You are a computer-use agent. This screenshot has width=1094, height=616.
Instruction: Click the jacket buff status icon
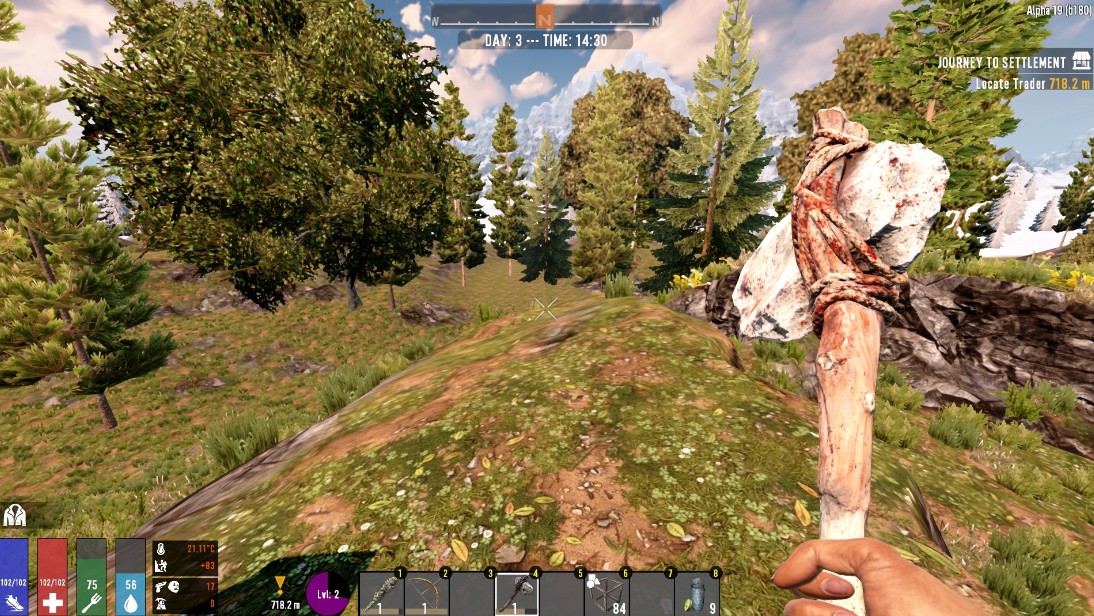[15, 515]
